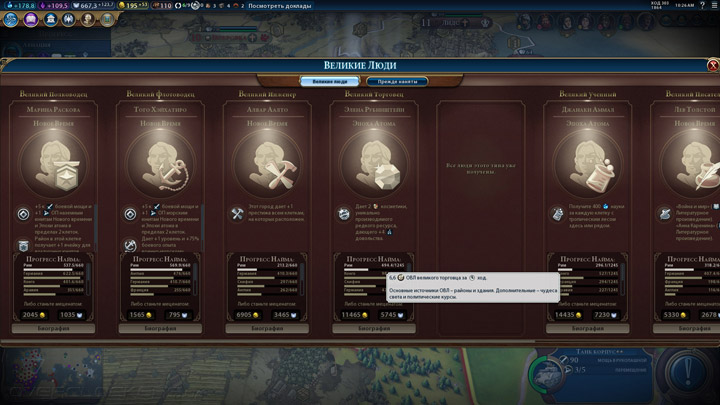Spend 3465 faith on Great Engineer
Screen dimensions: 720x405
coord(283,314)
